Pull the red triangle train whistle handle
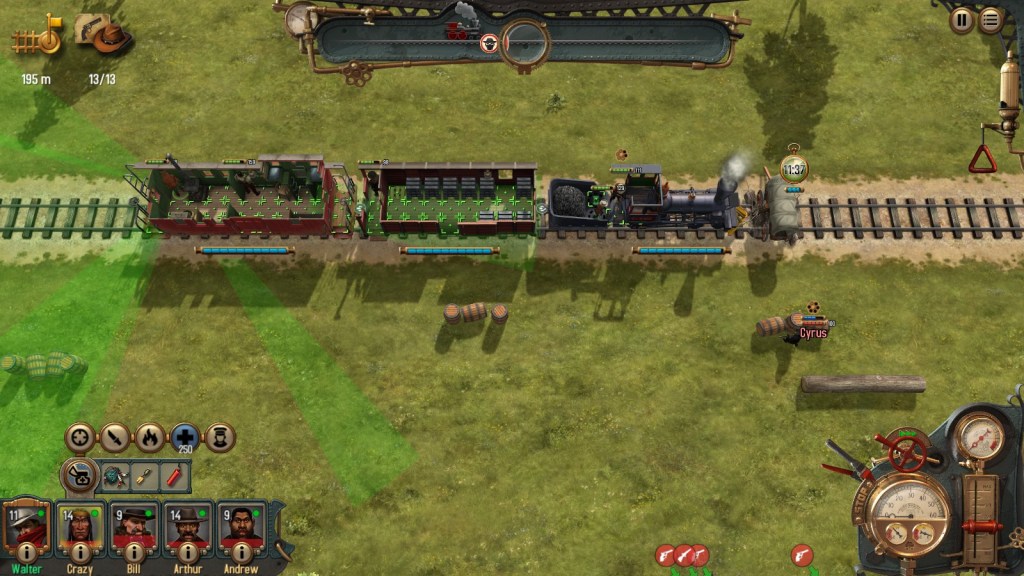This screenshot has height=576, width=1024. pos(982,158)
